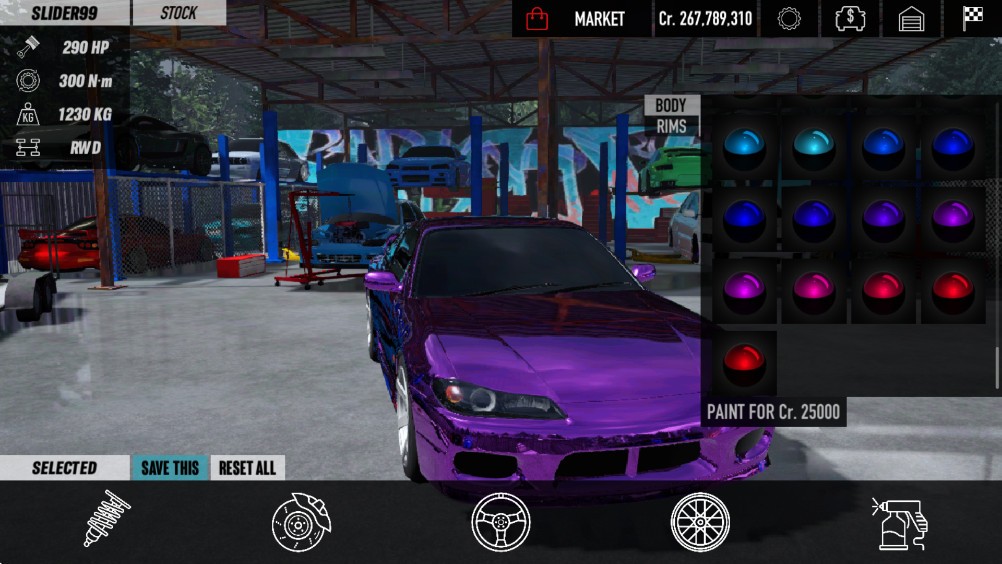Open settings with the gear icon
Image resolution: width=1002 pixels, height=564 pixels.
click(789, 19)
